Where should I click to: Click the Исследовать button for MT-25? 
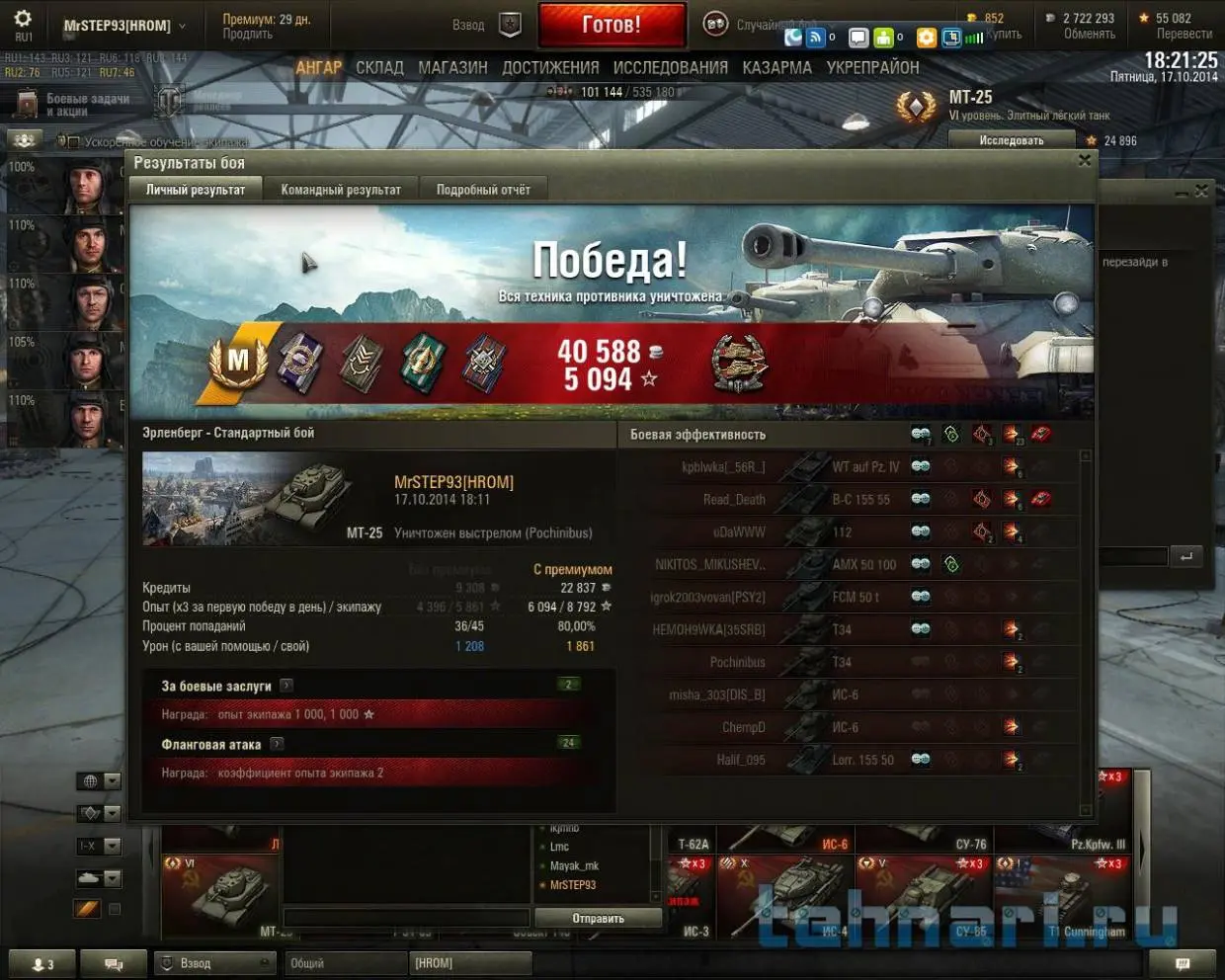(1011, 140)
